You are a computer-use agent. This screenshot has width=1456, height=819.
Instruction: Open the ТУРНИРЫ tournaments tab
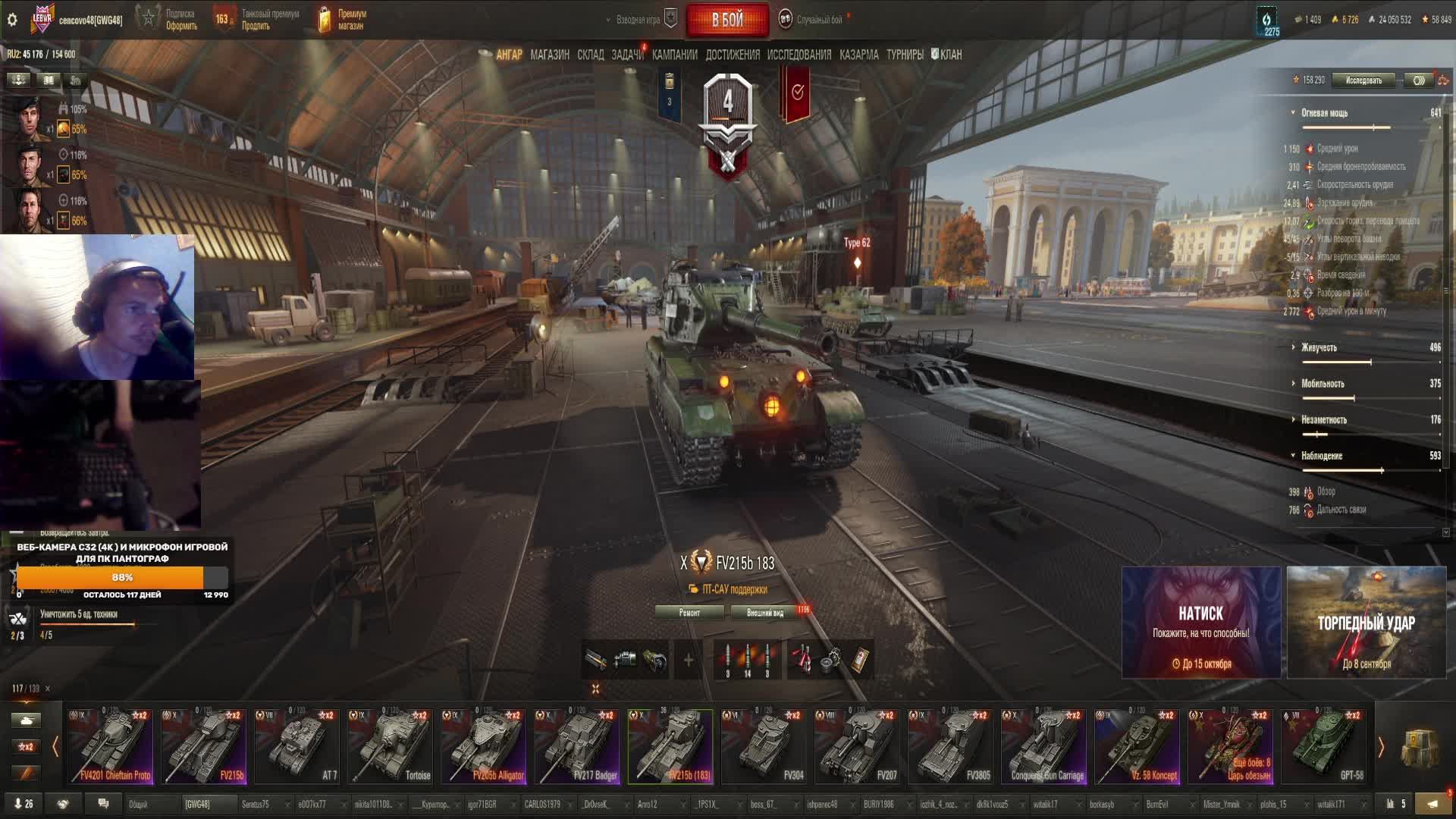(x=905, y=55)
